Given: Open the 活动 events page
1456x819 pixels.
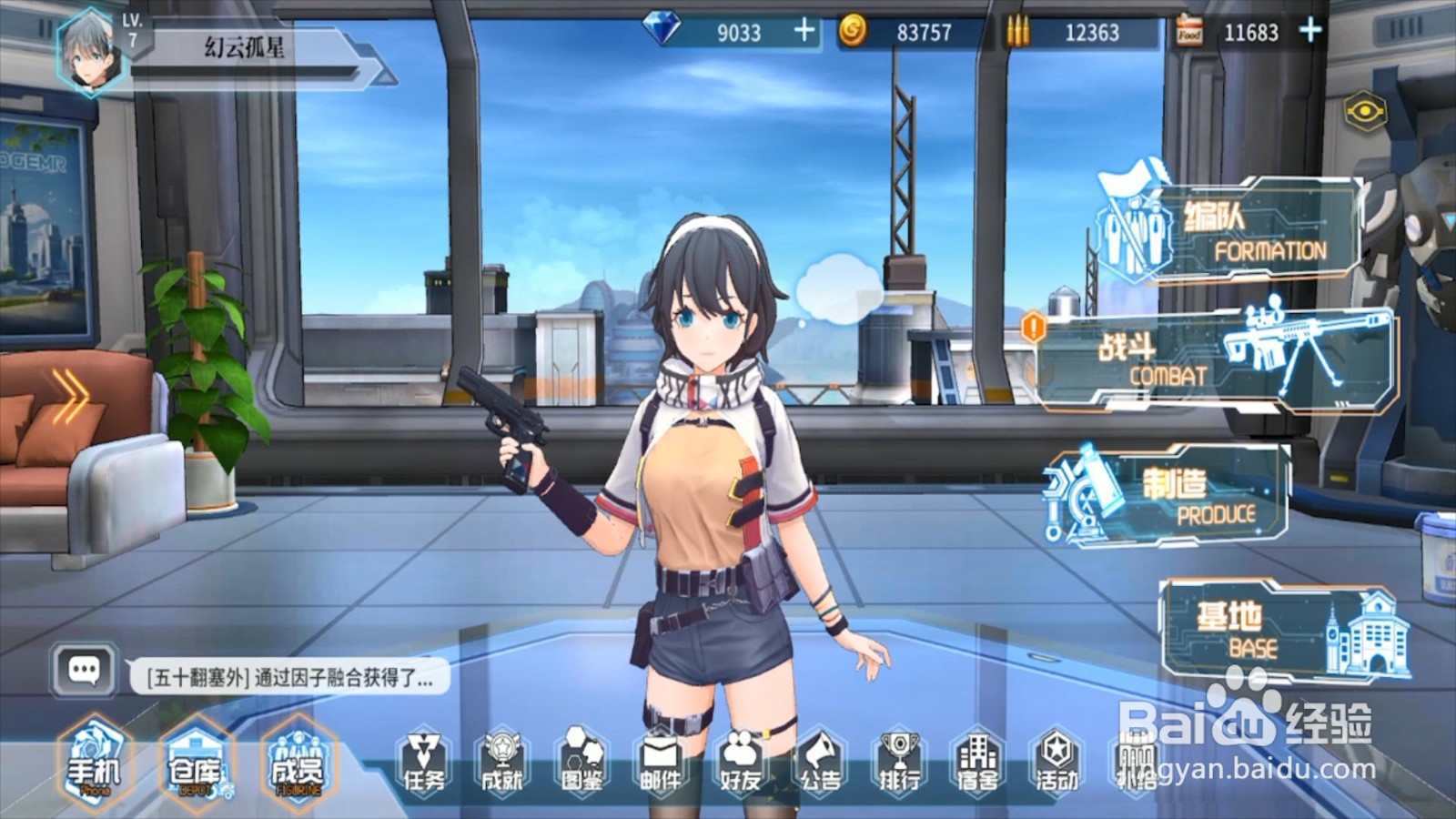Looking at the screenshot, I should point(1057,764).
